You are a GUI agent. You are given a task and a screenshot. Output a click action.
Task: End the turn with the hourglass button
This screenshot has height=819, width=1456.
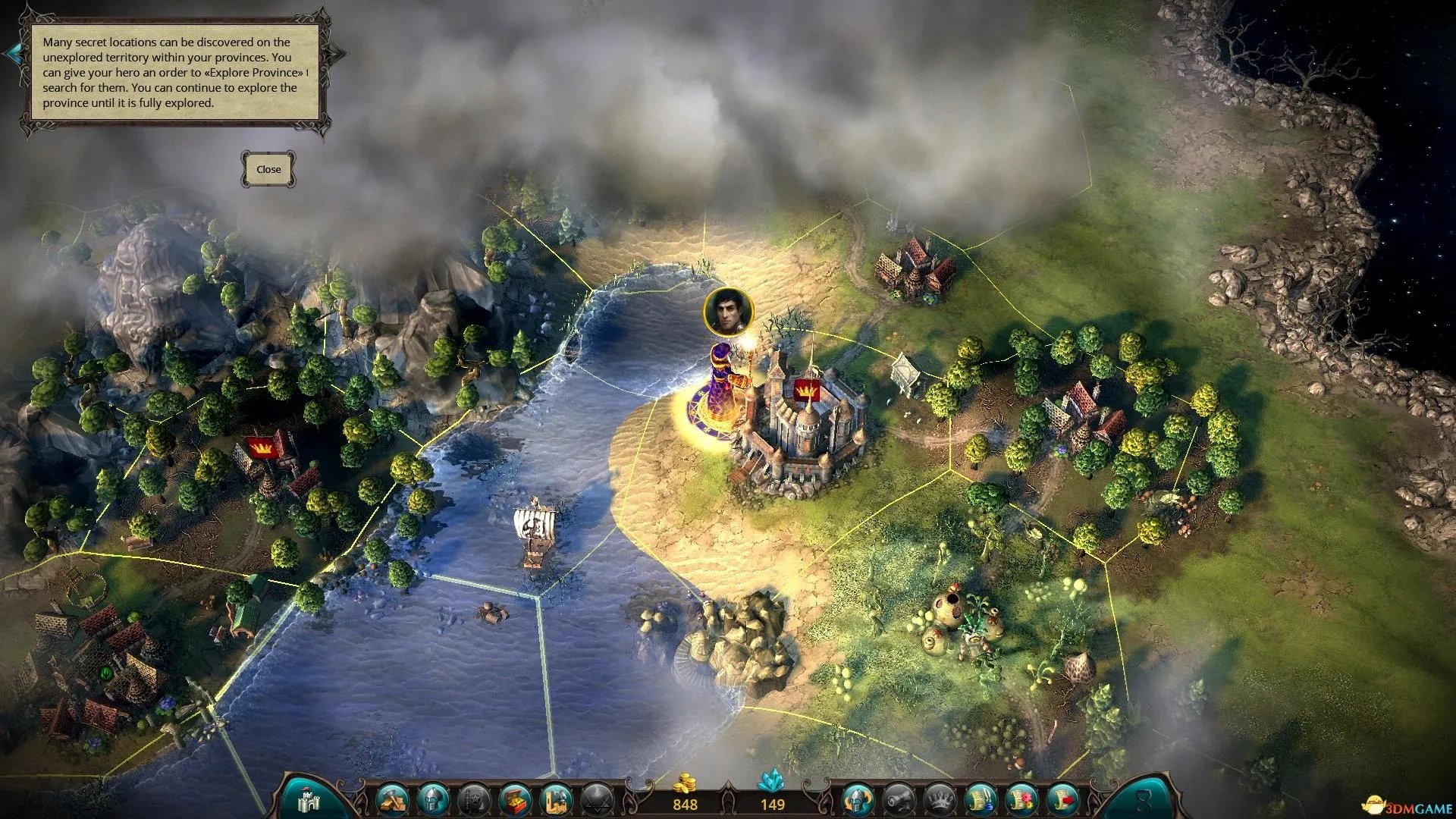pyautogui.click(x=1143, y=799)
